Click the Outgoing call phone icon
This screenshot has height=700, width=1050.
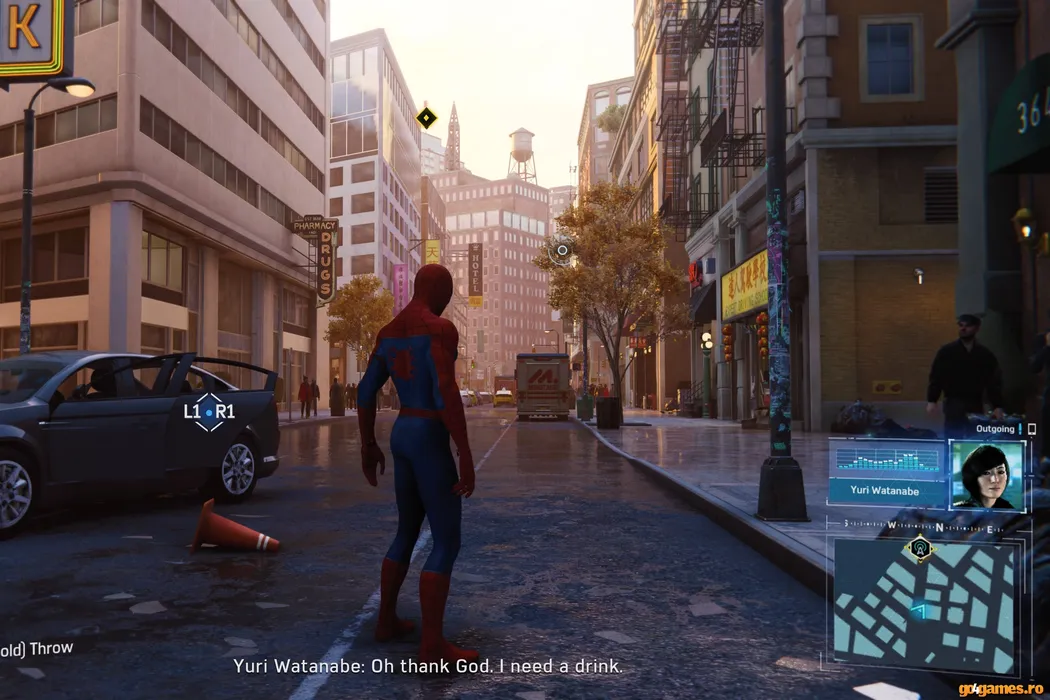1031,429
